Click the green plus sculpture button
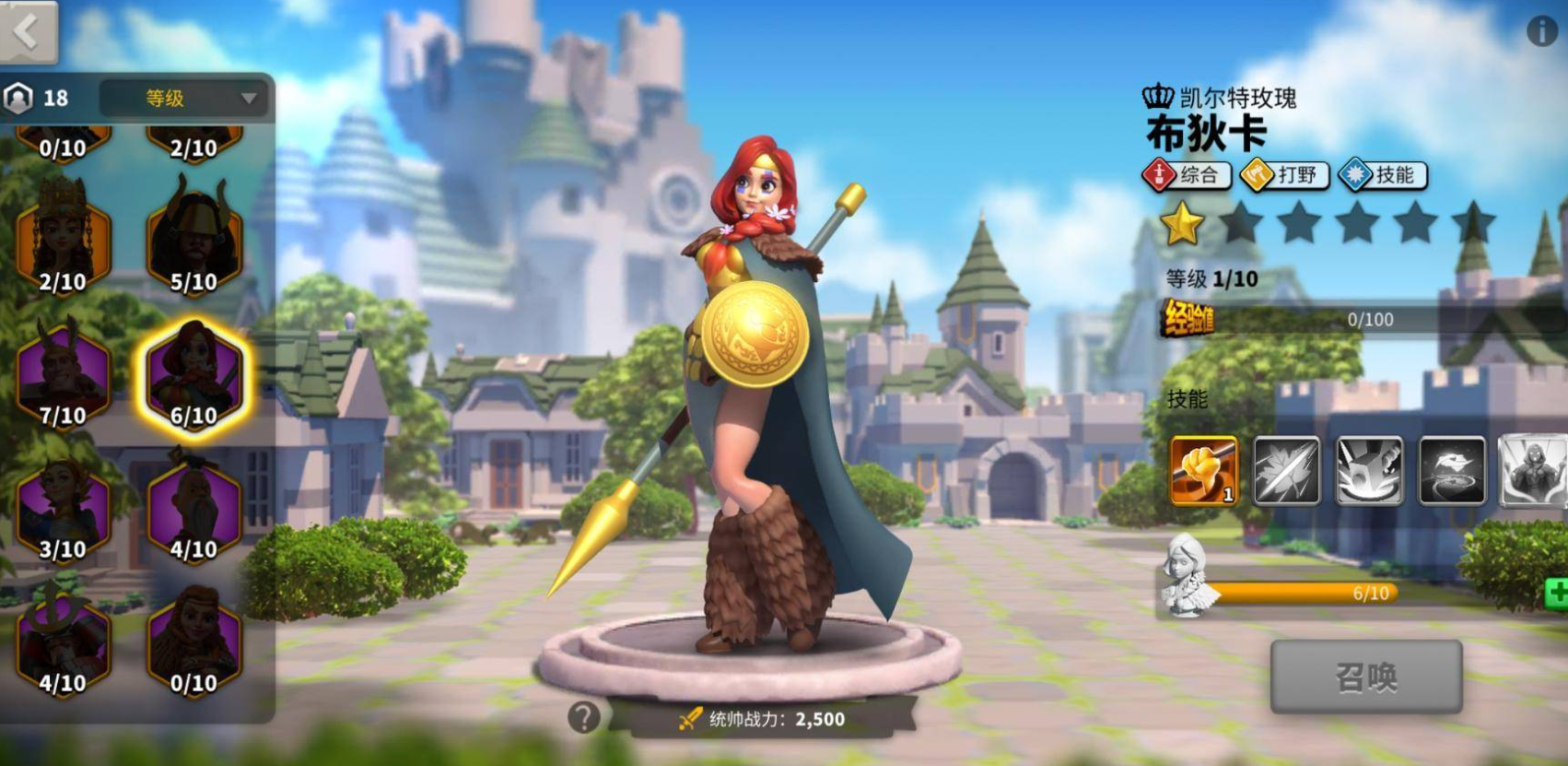1568x766 pixels. [x=1557, y=593]
